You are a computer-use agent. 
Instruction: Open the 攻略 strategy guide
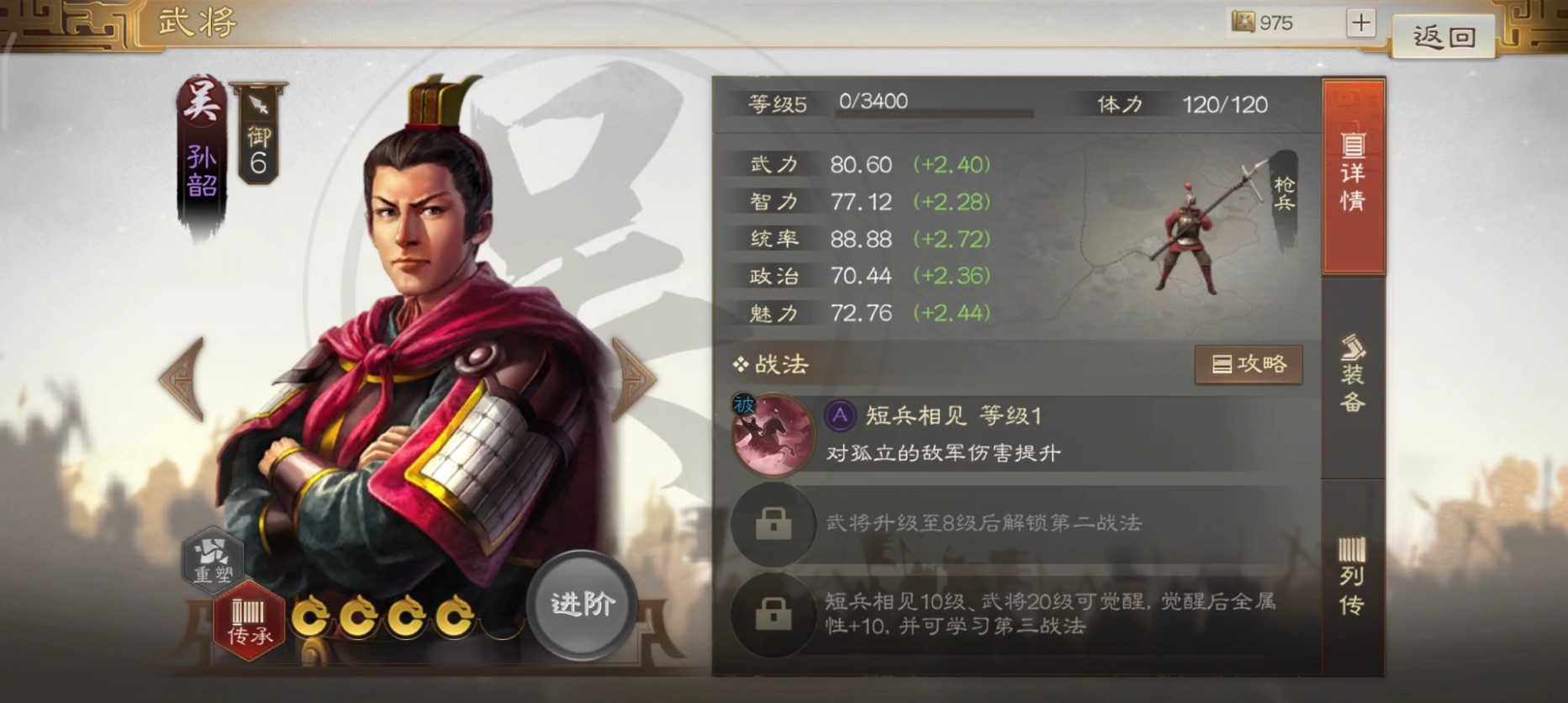pos(1249,365)
